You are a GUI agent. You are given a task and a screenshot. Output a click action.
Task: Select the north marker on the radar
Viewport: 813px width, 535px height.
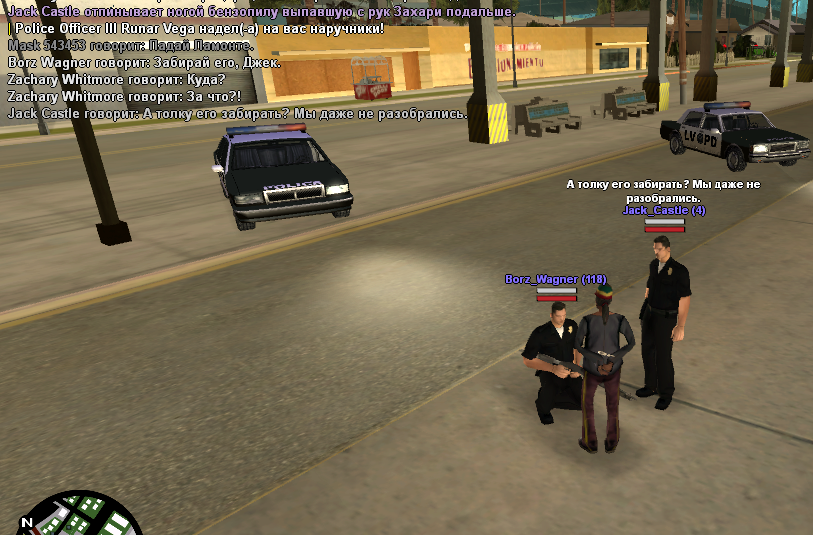[27, 522]
